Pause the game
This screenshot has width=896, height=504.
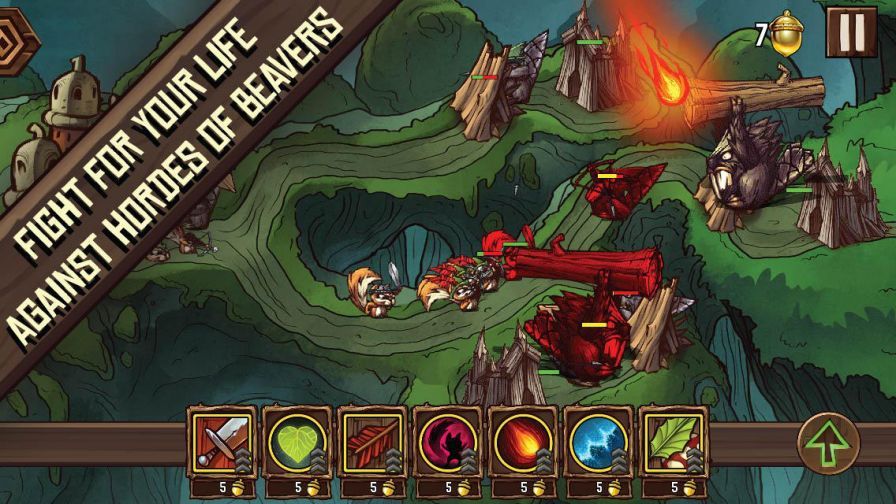[x=851, y=33]
